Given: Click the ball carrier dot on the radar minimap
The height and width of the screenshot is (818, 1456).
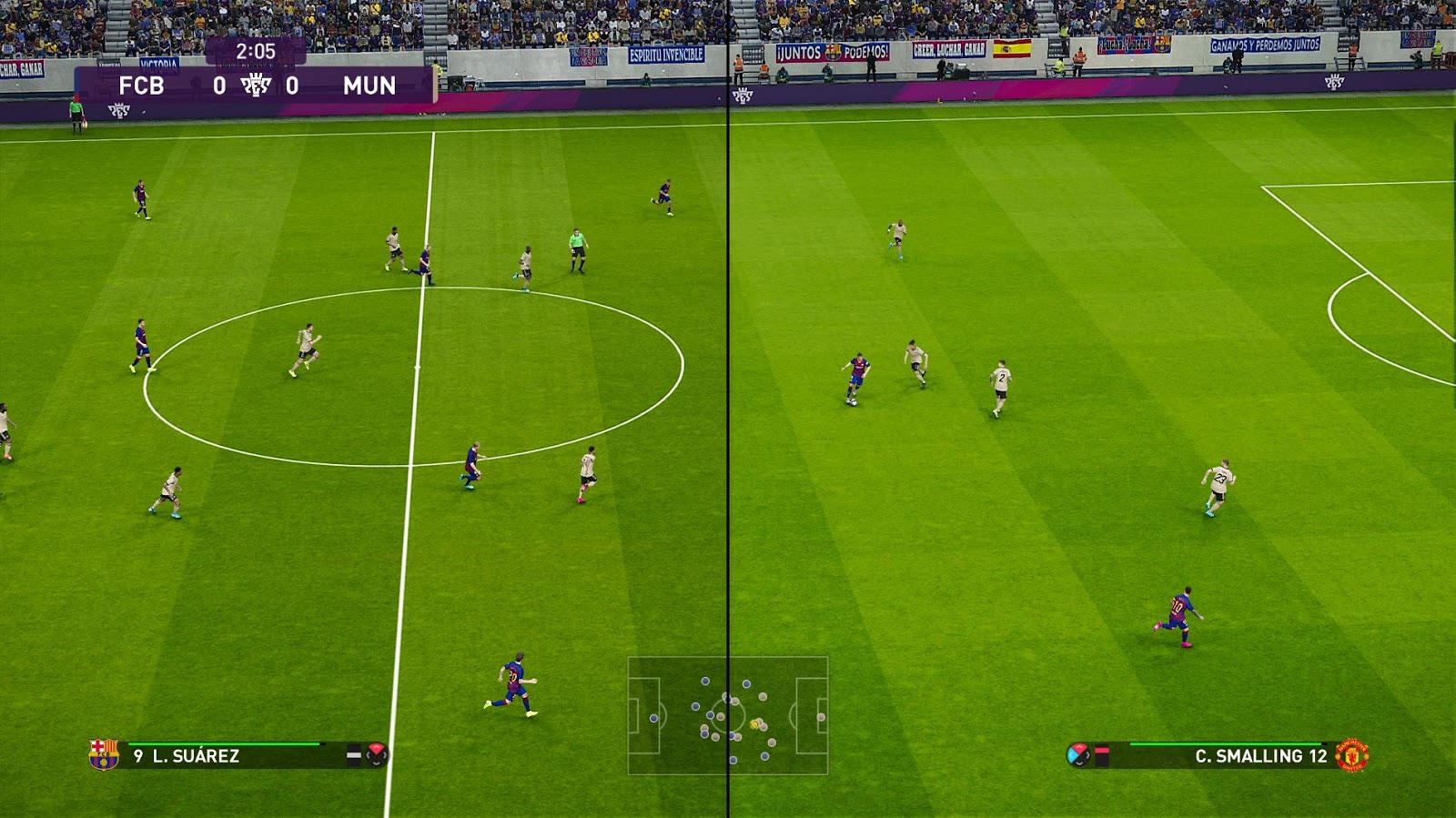Looking at the screenshot, I should (x=755, y=723).
